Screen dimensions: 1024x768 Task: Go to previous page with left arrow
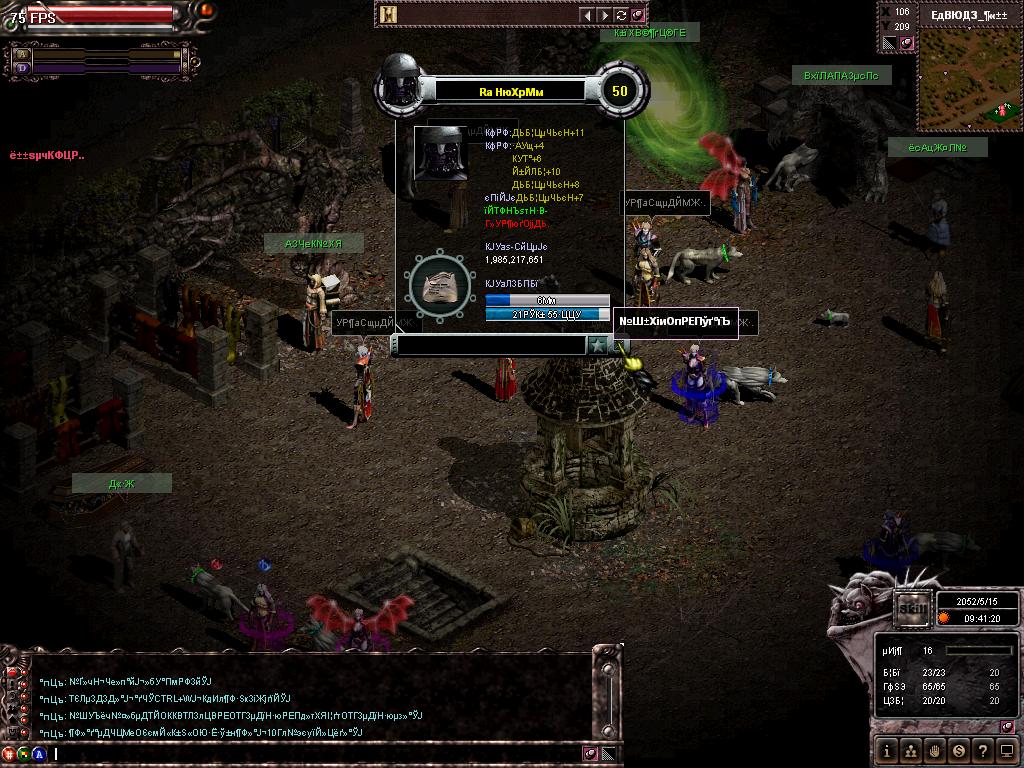point(588,15)
